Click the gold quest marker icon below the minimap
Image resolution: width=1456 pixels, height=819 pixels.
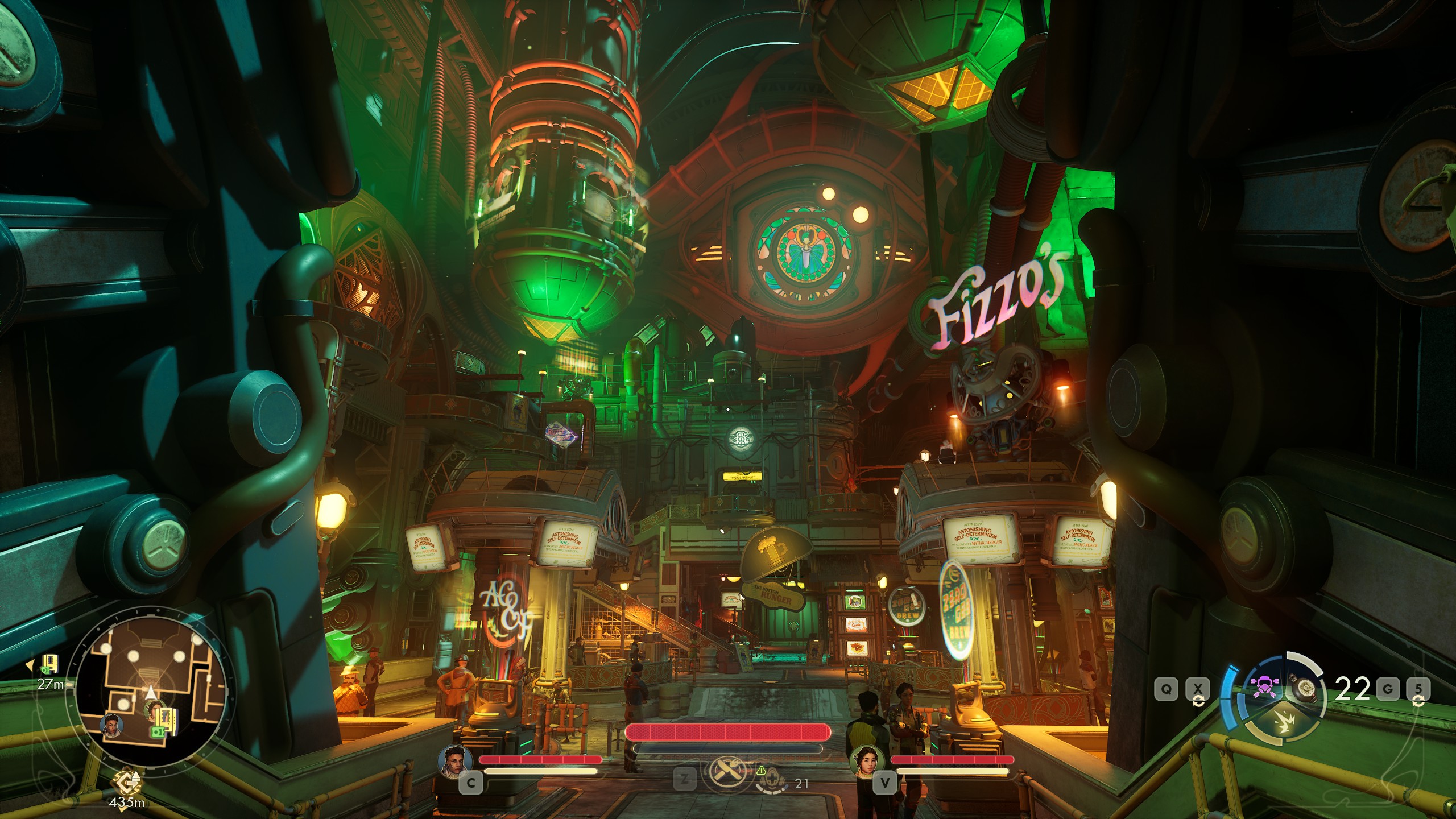126,783
